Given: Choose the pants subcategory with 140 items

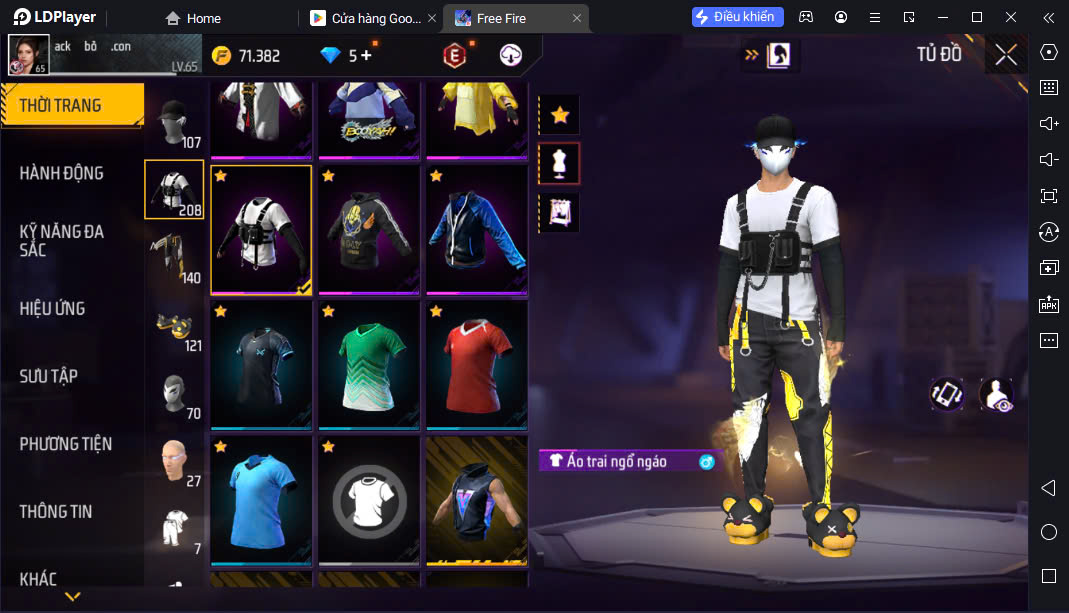Looking at the screenshot, I should (175, 258).
